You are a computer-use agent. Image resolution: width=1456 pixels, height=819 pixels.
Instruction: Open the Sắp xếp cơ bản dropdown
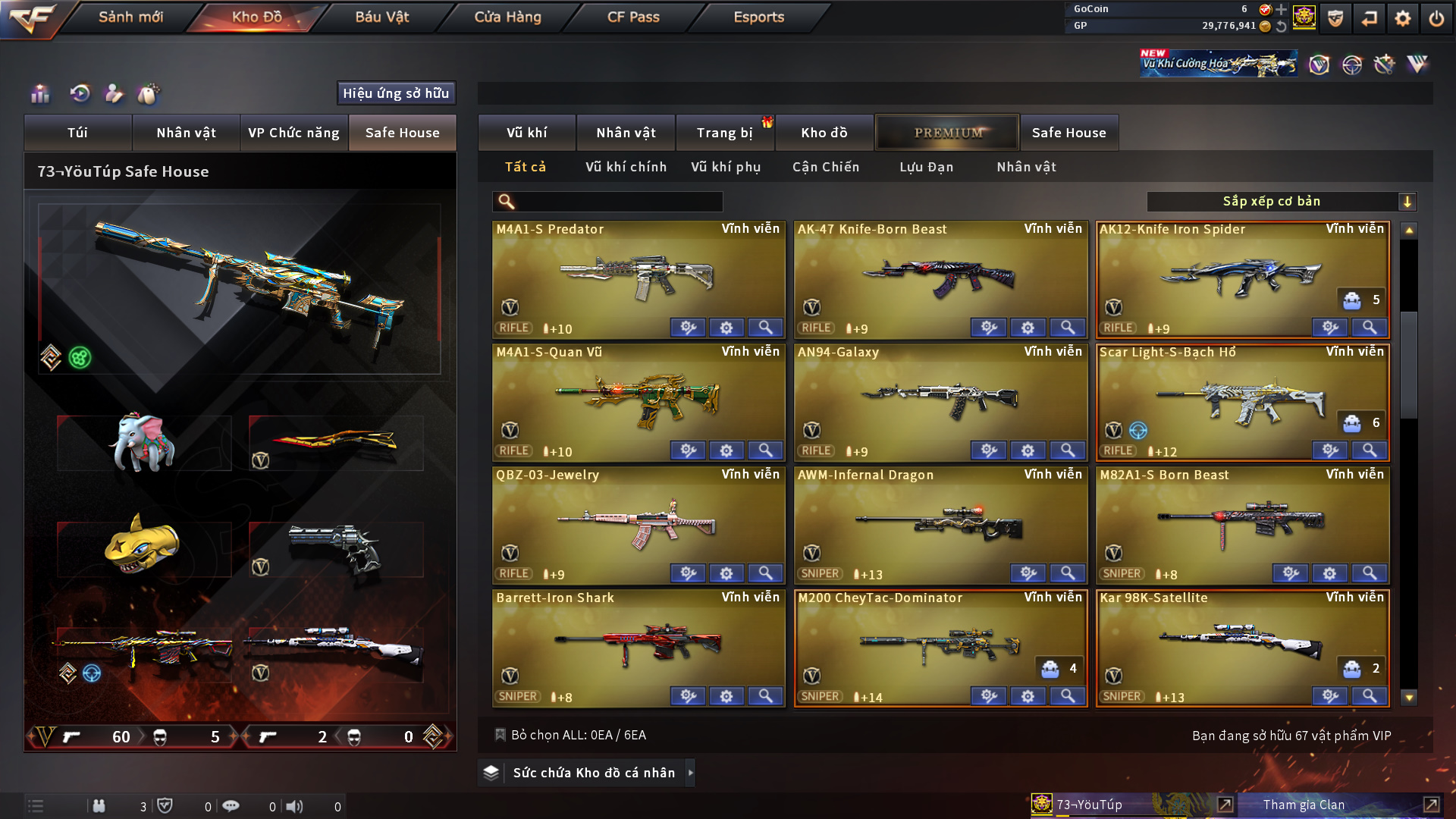click(x=1280, y=201)
